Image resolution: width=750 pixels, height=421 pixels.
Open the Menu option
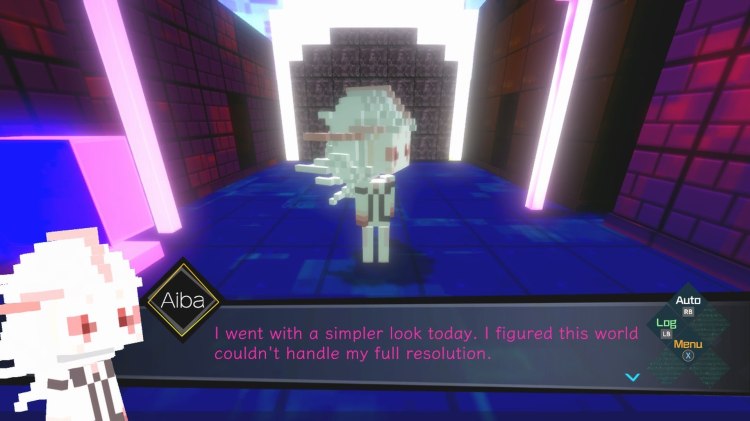(x=687, y=345)
